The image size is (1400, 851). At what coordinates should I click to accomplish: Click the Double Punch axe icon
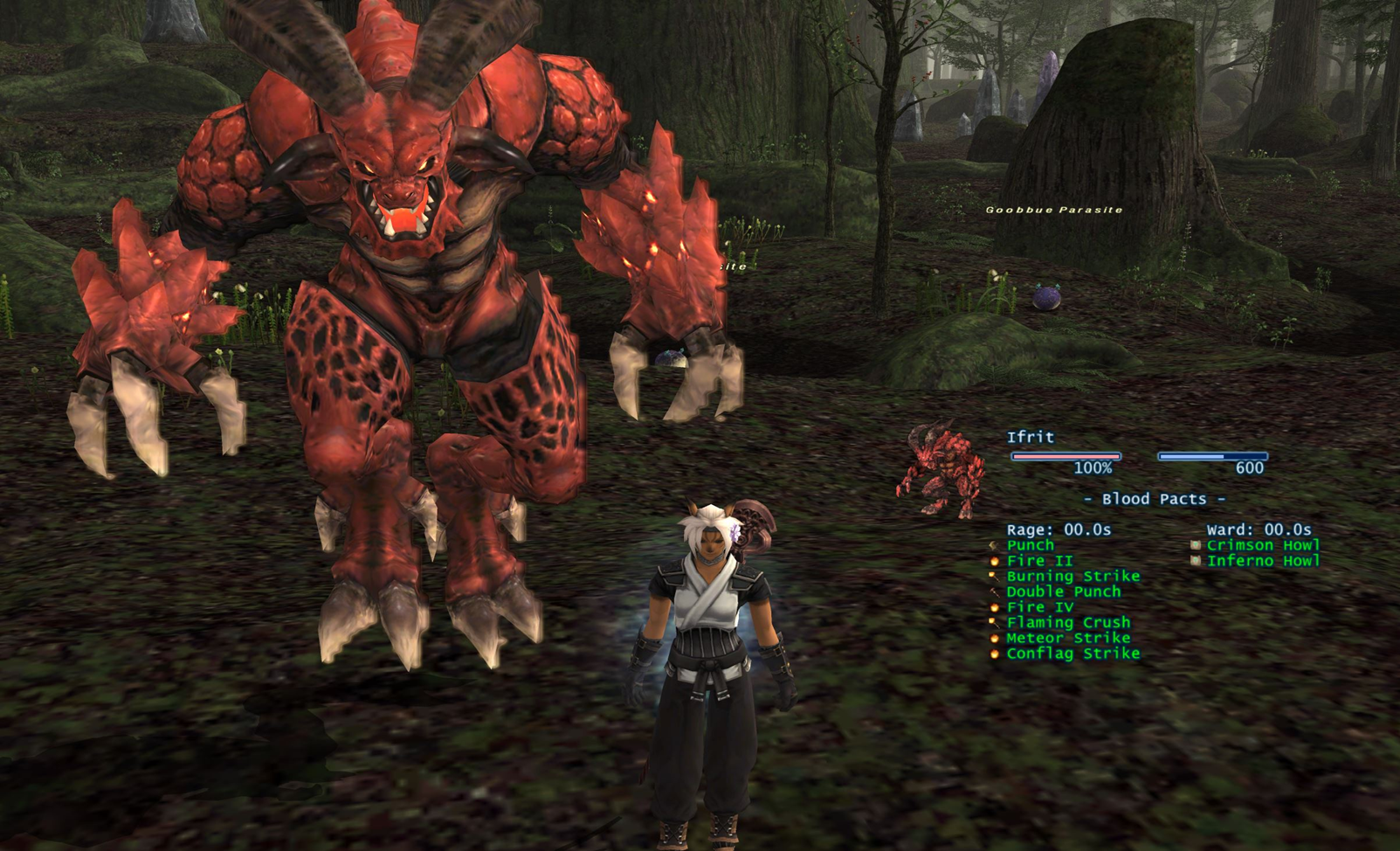click(993, 592)
